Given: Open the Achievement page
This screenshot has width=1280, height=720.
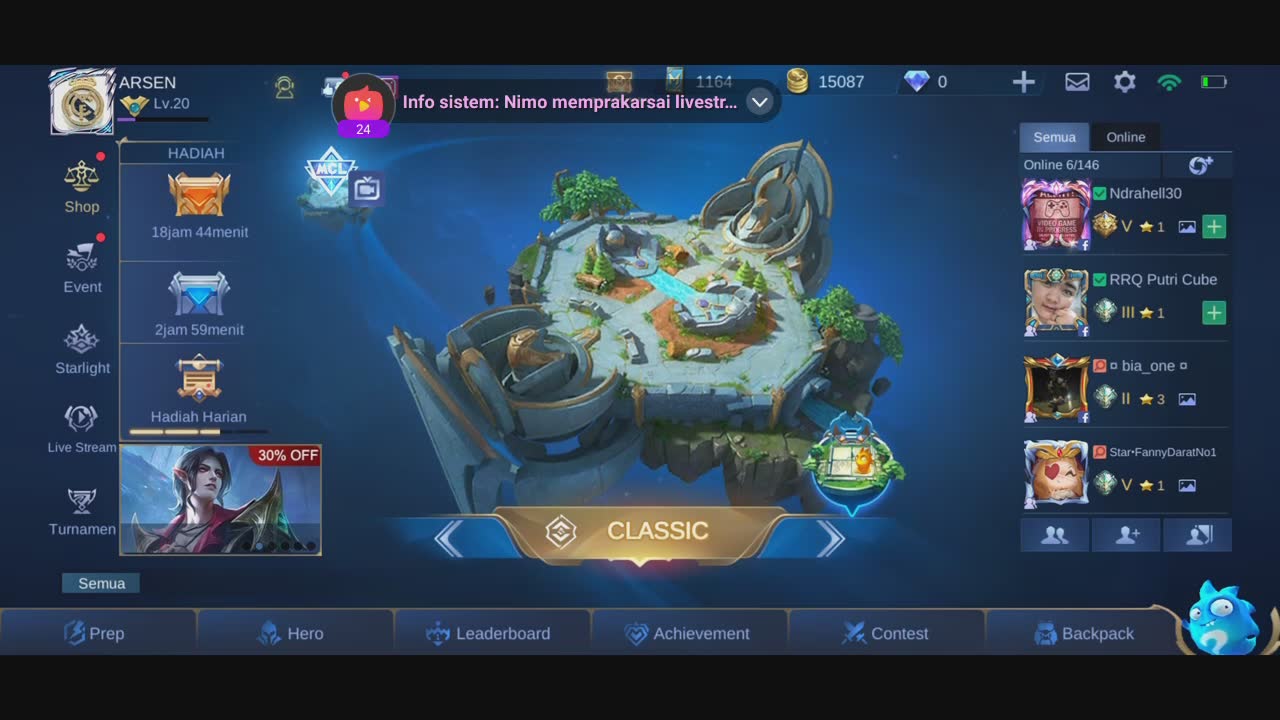Looking at the screenshot, I should (x=687, y=633).
